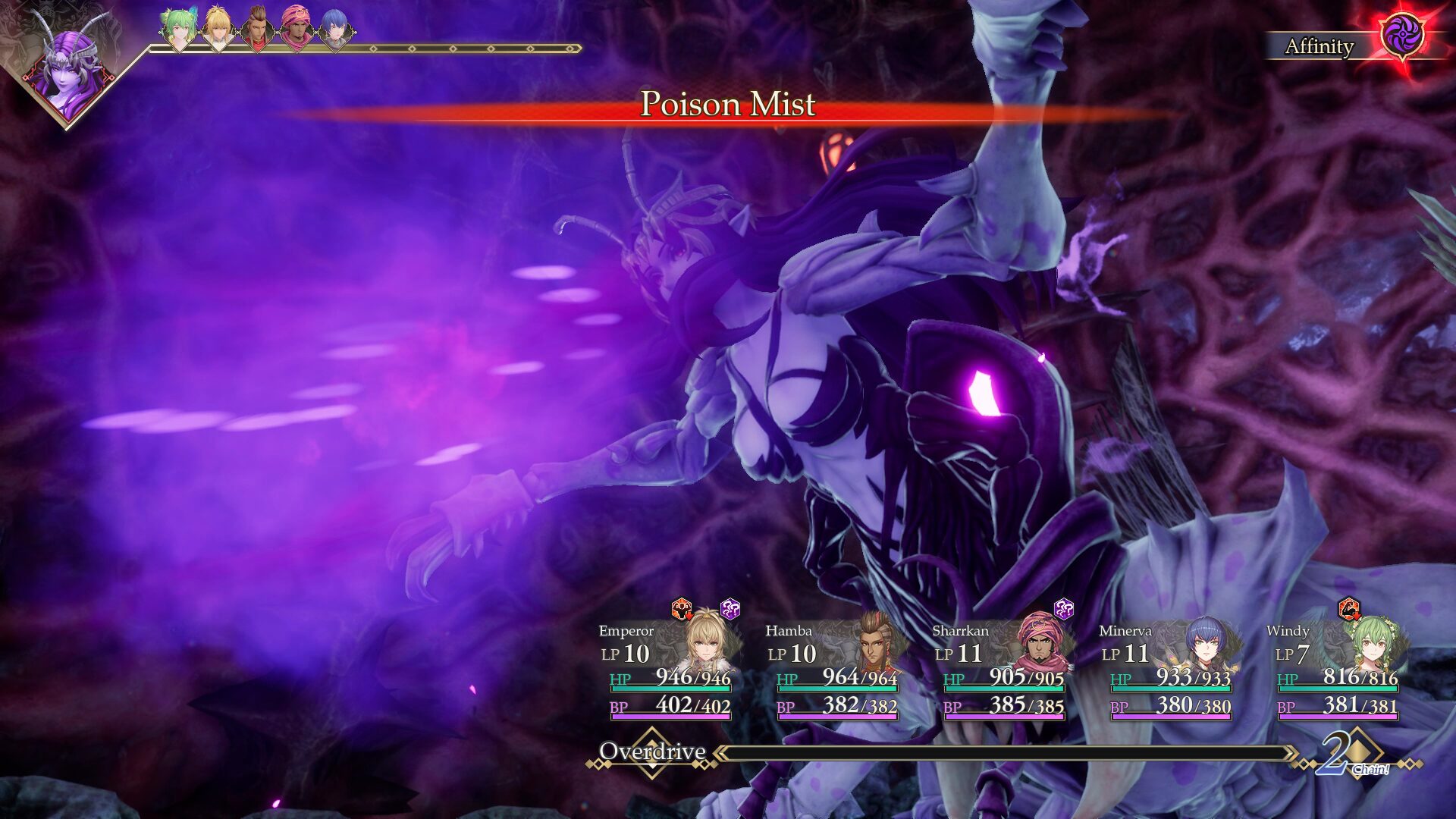1456x819 pixels.
Task: Click the Overdrive gauge label
Action: coord(652,752)
